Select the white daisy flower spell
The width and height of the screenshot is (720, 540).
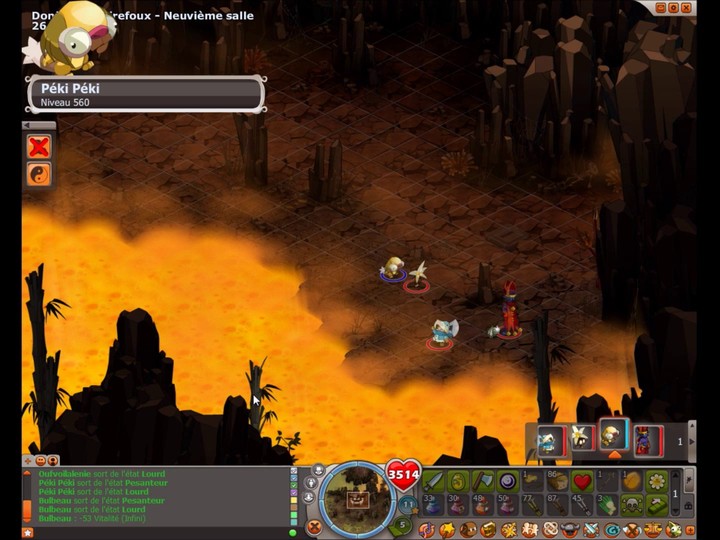pos(657,481)
